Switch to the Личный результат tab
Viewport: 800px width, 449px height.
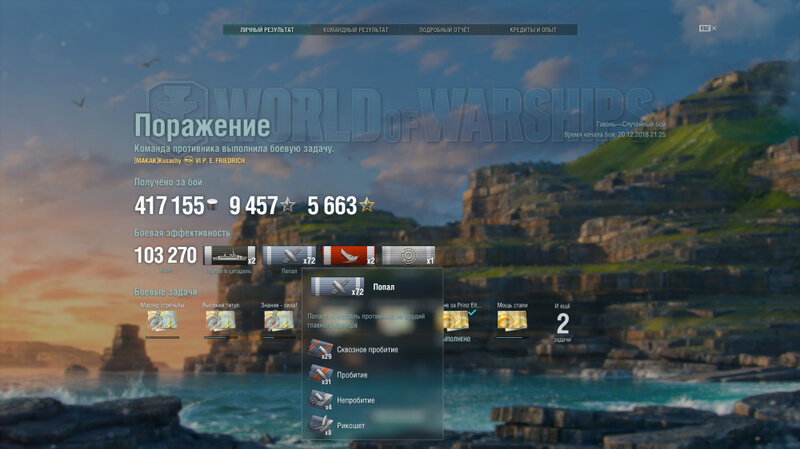pyautogui.click(x=267, y=30)
